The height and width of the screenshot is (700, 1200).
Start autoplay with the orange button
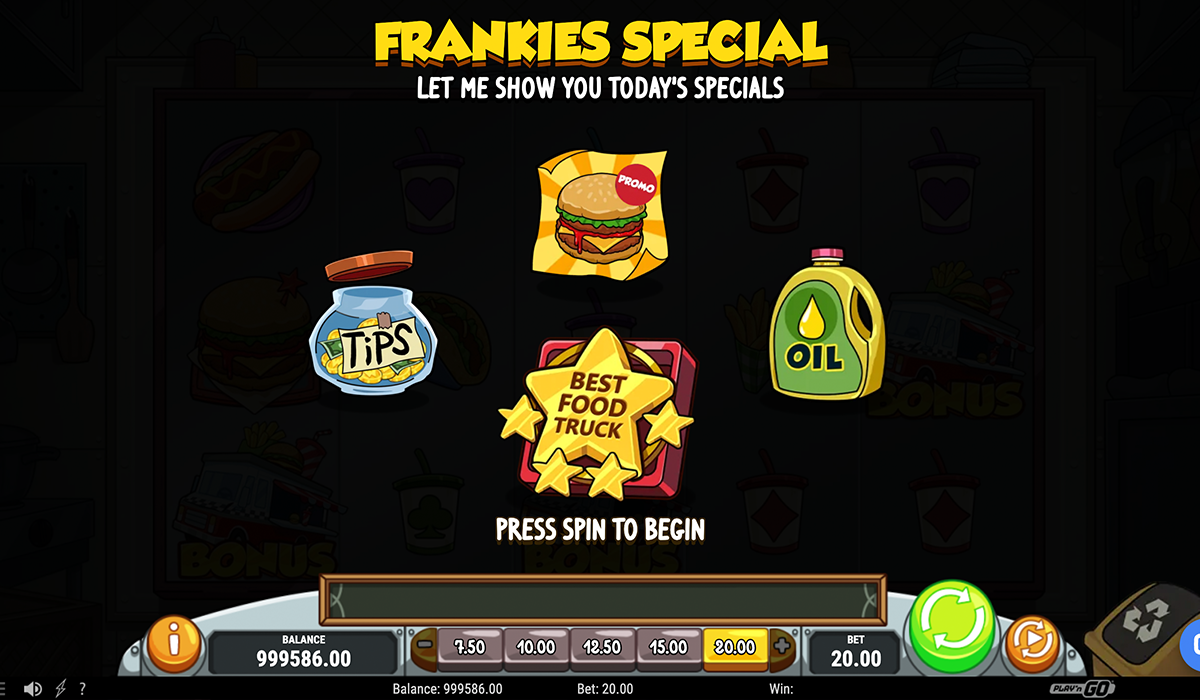[1030, 645]
